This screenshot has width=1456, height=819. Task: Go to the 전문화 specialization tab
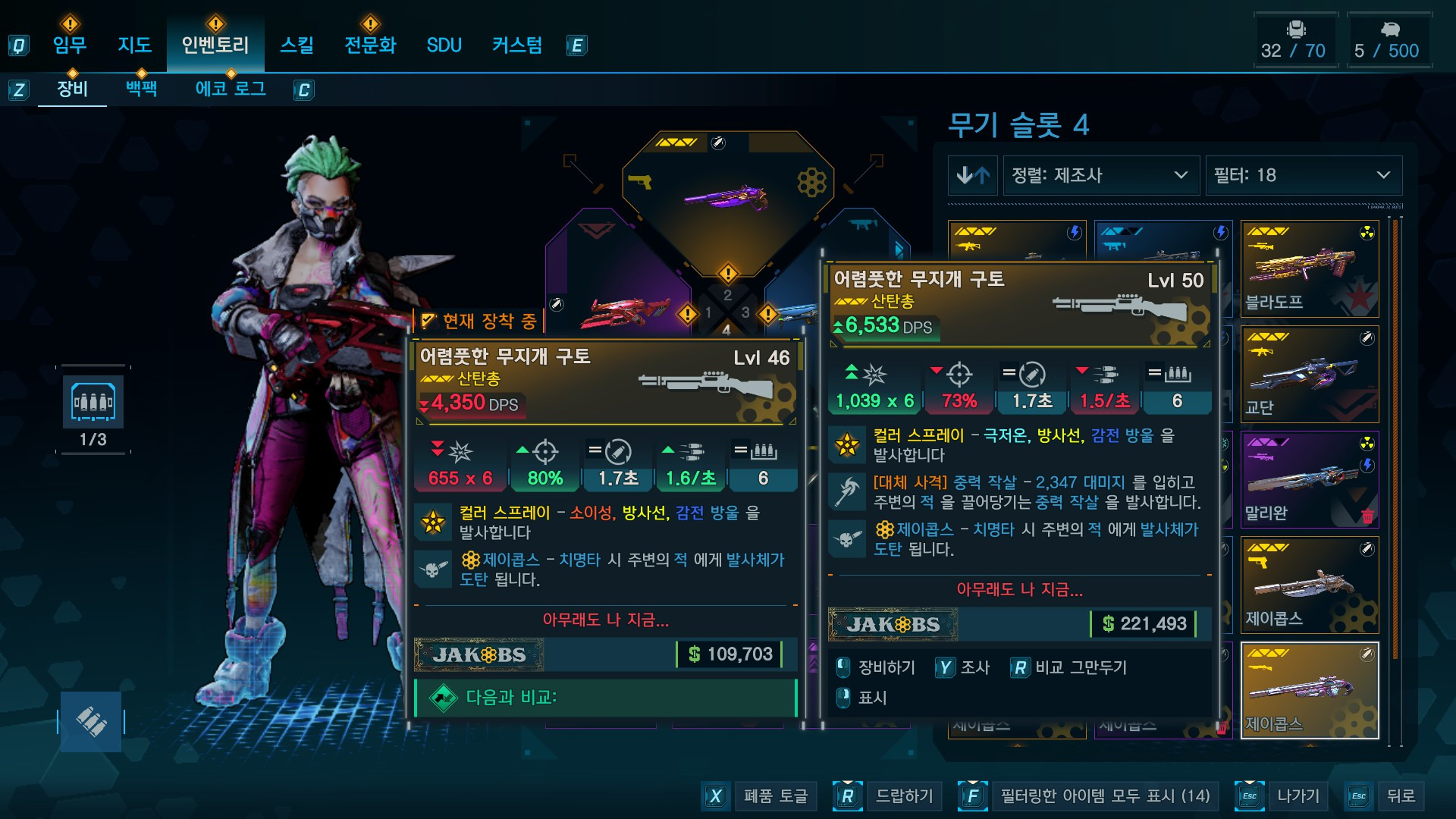coord(370,45)
